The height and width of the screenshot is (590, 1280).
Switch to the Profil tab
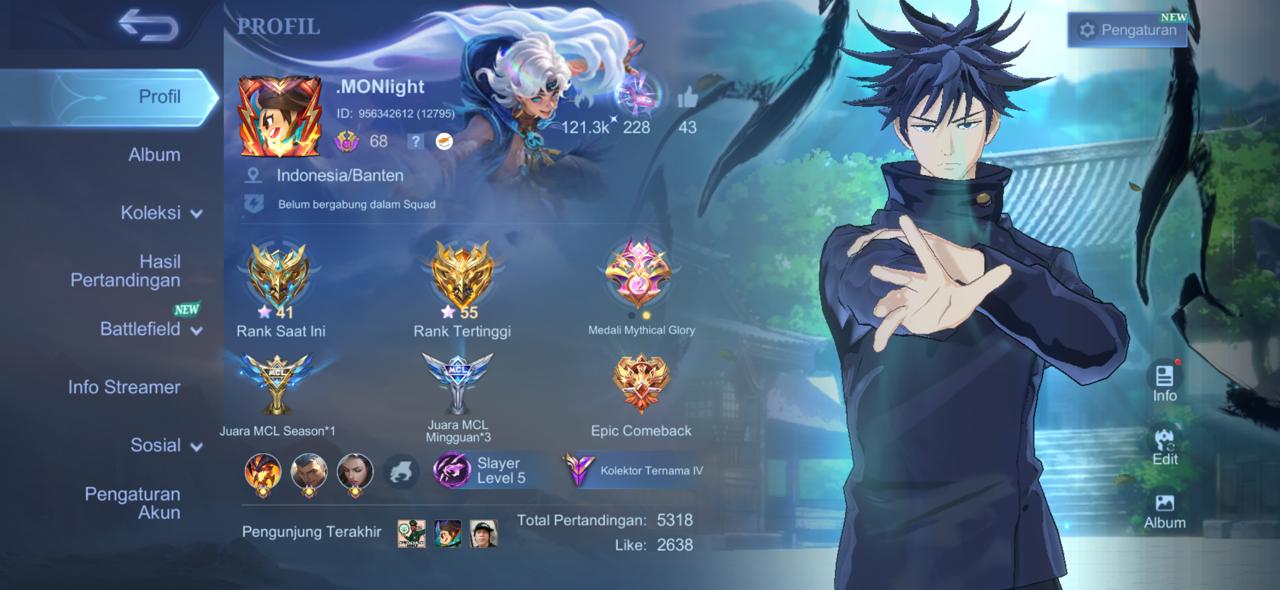159,97
